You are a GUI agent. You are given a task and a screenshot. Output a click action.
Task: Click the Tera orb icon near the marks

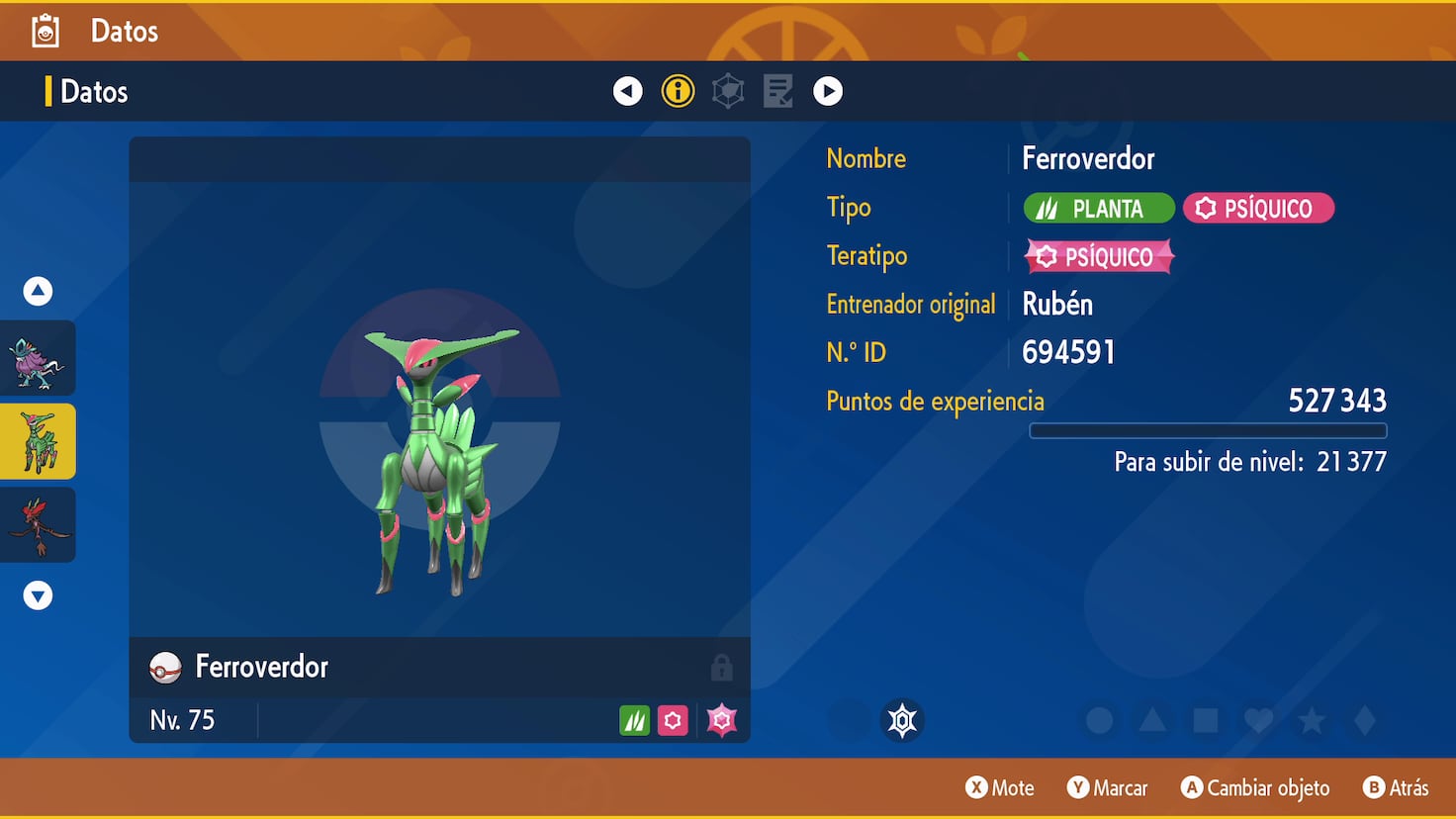(901, 720)
